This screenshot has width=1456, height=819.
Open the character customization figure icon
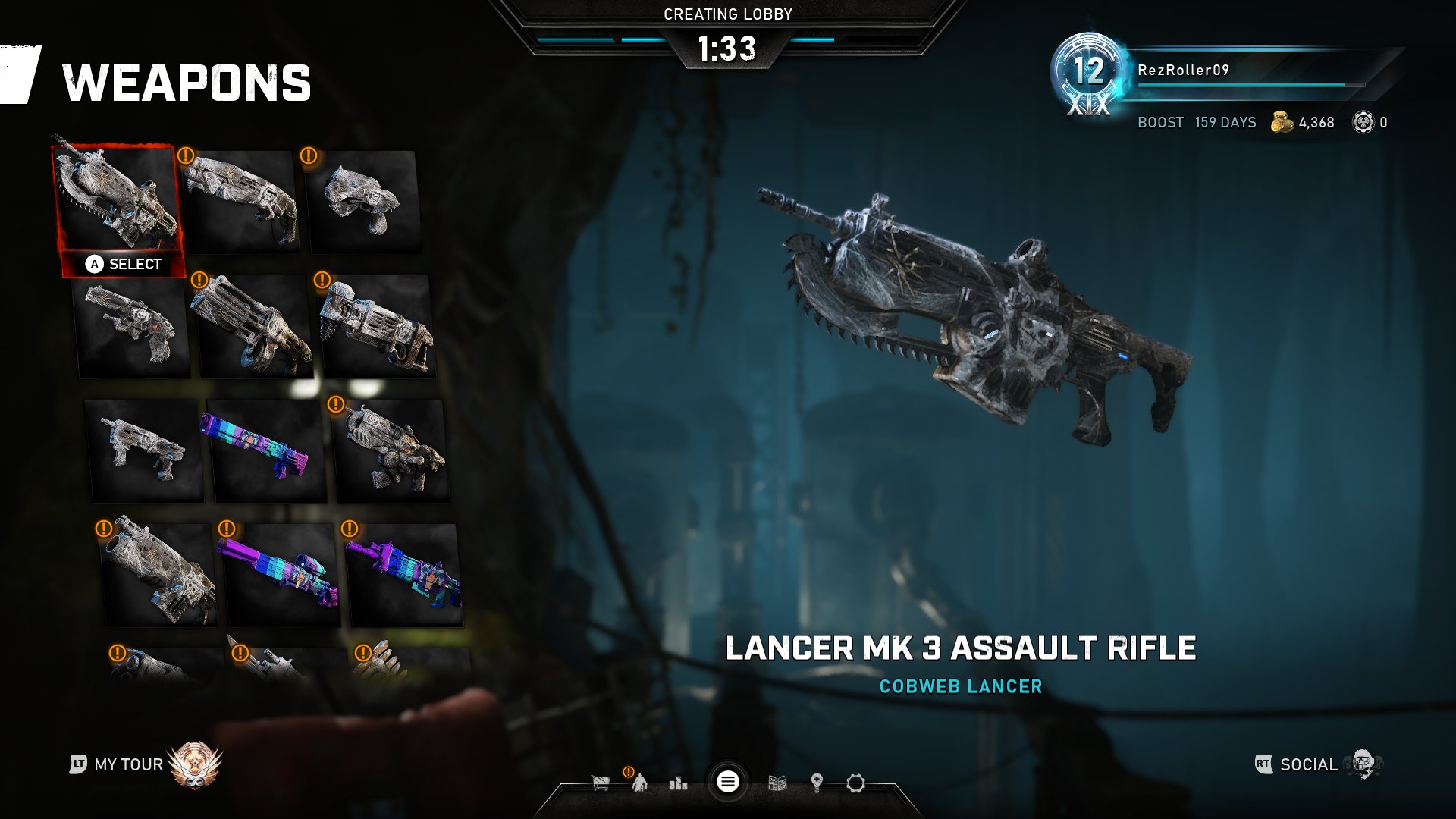coord(640,783)
